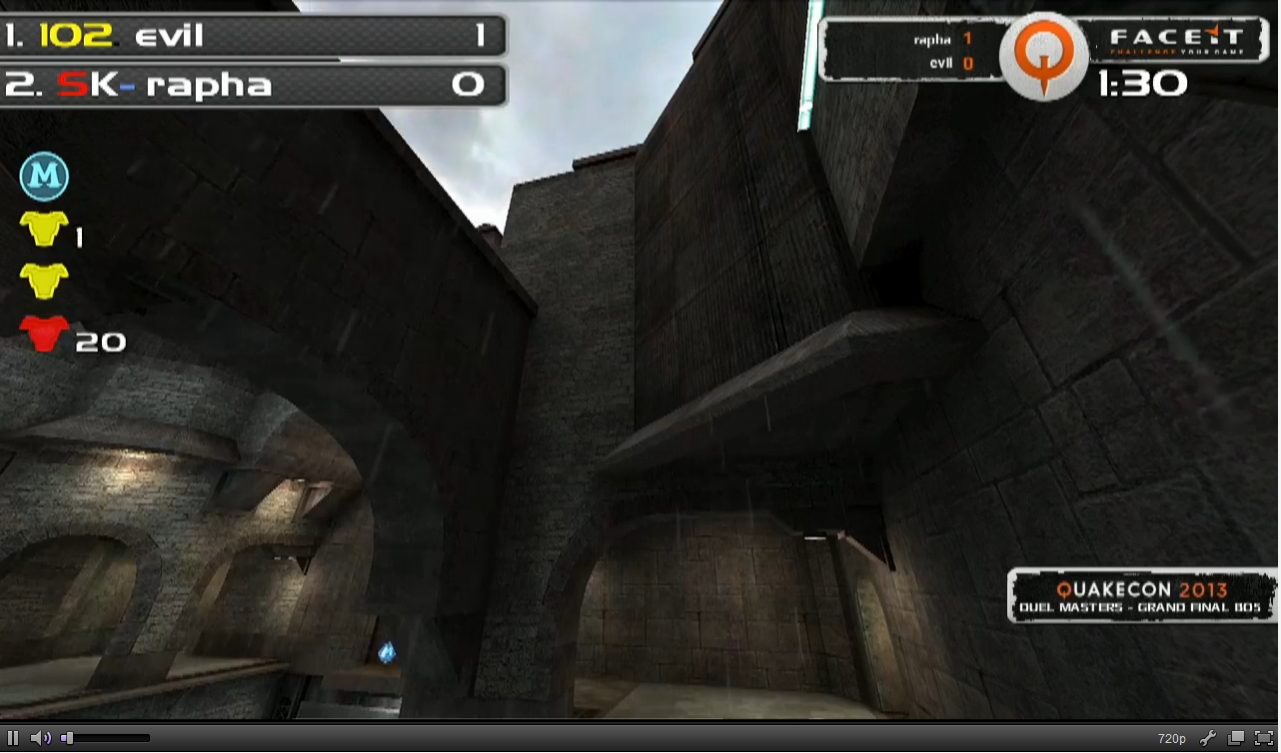Open the wrench settings menu
The width and height of the screenshot is (1281, 753).
pos(1207,738)
